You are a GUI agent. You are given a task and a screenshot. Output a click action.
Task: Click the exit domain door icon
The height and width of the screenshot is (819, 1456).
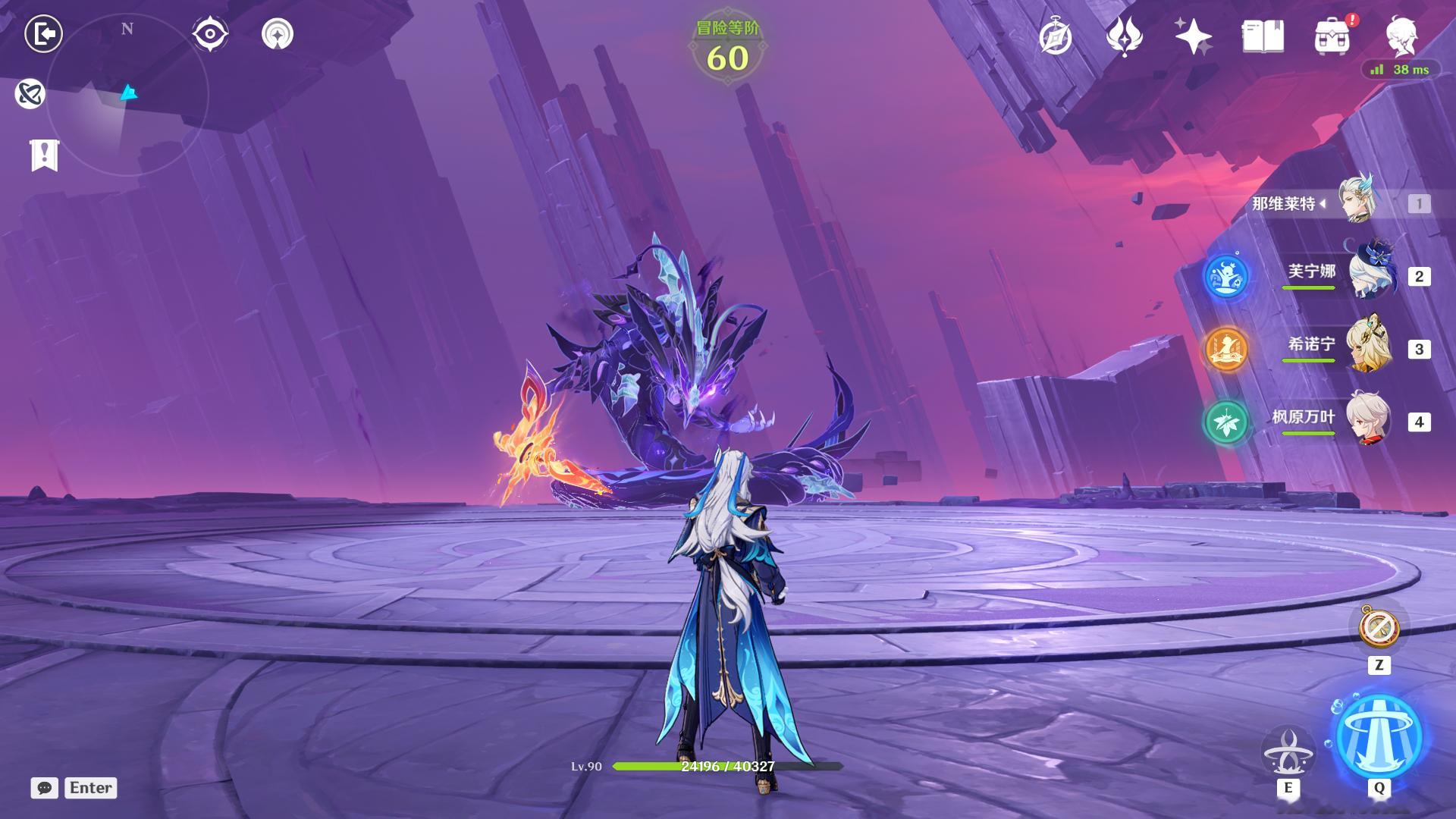pos(43,34)
